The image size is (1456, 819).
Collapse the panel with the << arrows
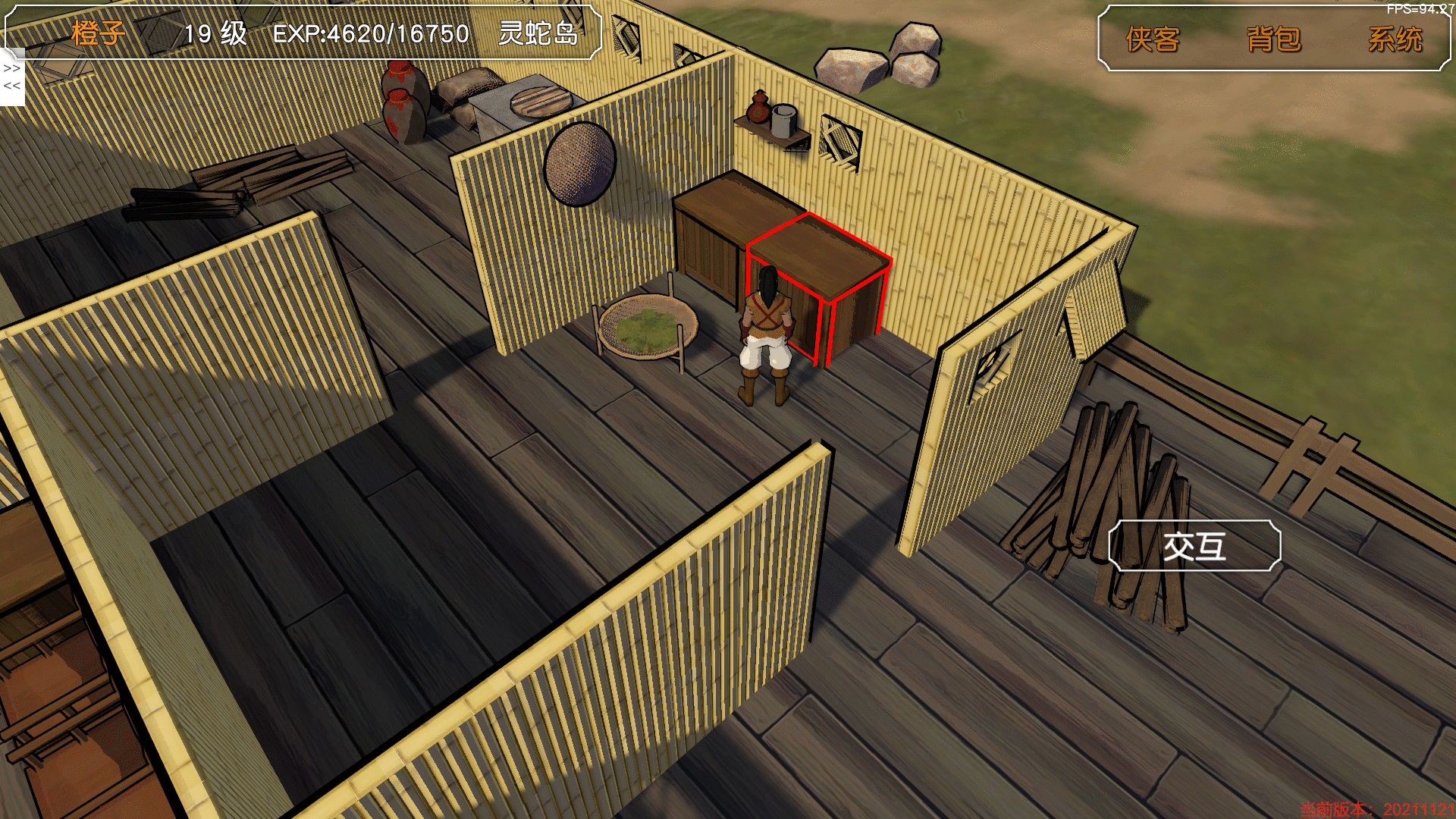(x=12, y=86)
